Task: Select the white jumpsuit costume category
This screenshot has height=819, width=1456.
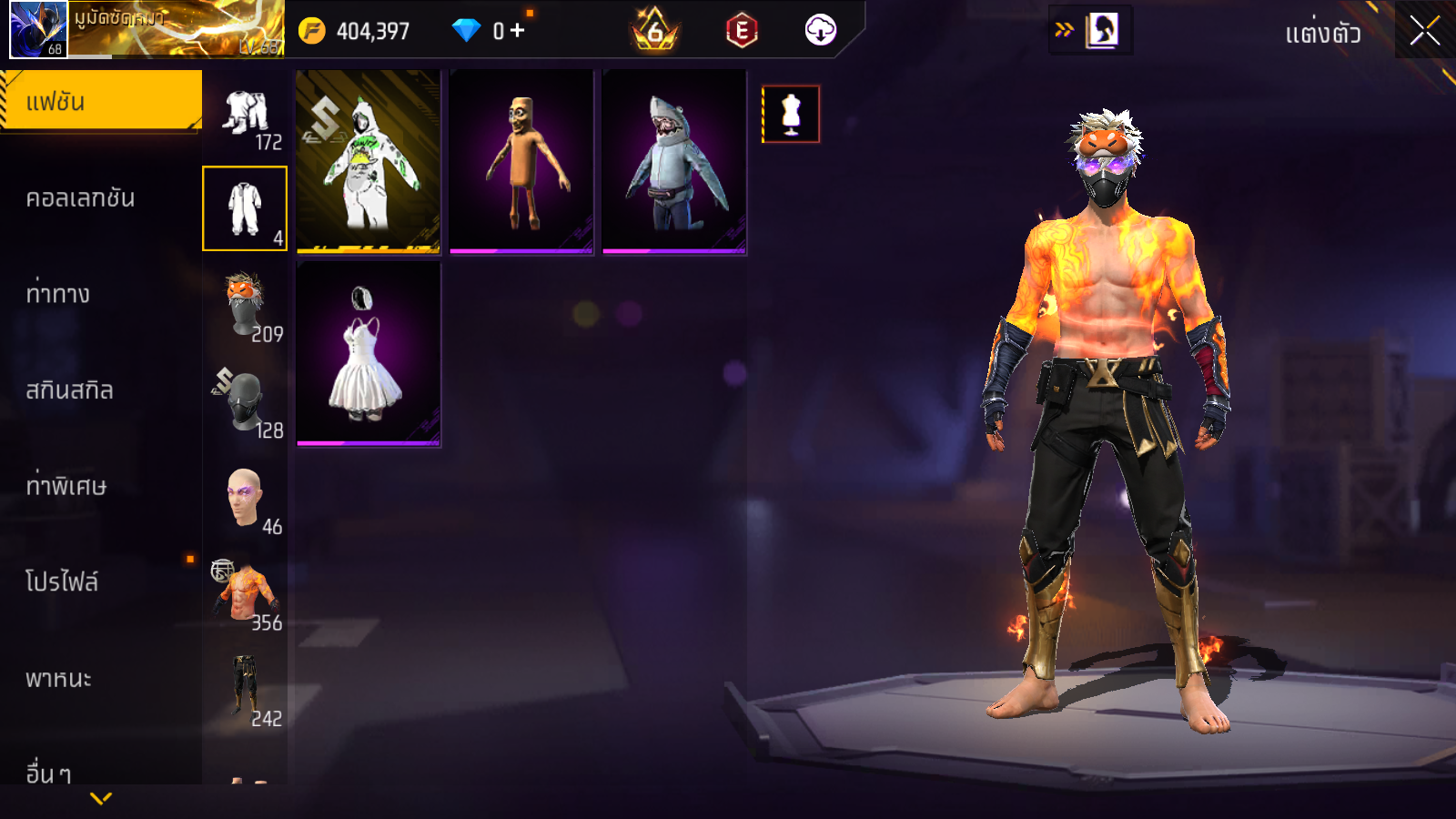Action: 245,208
